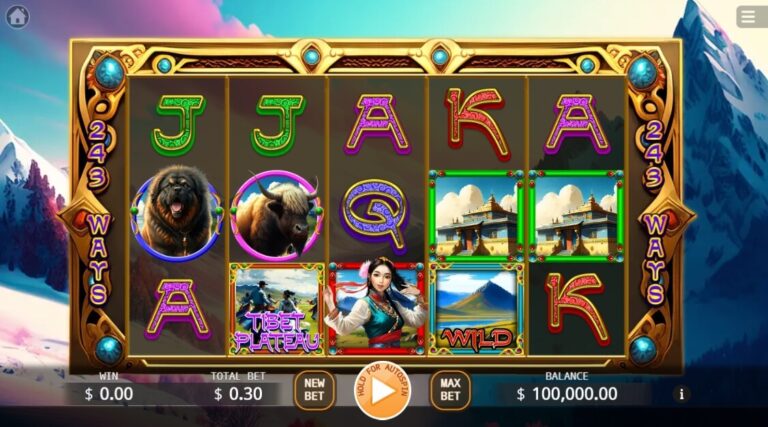Set the Max Bet
This screenshot has height=427, width=768.
pos(450,390)
